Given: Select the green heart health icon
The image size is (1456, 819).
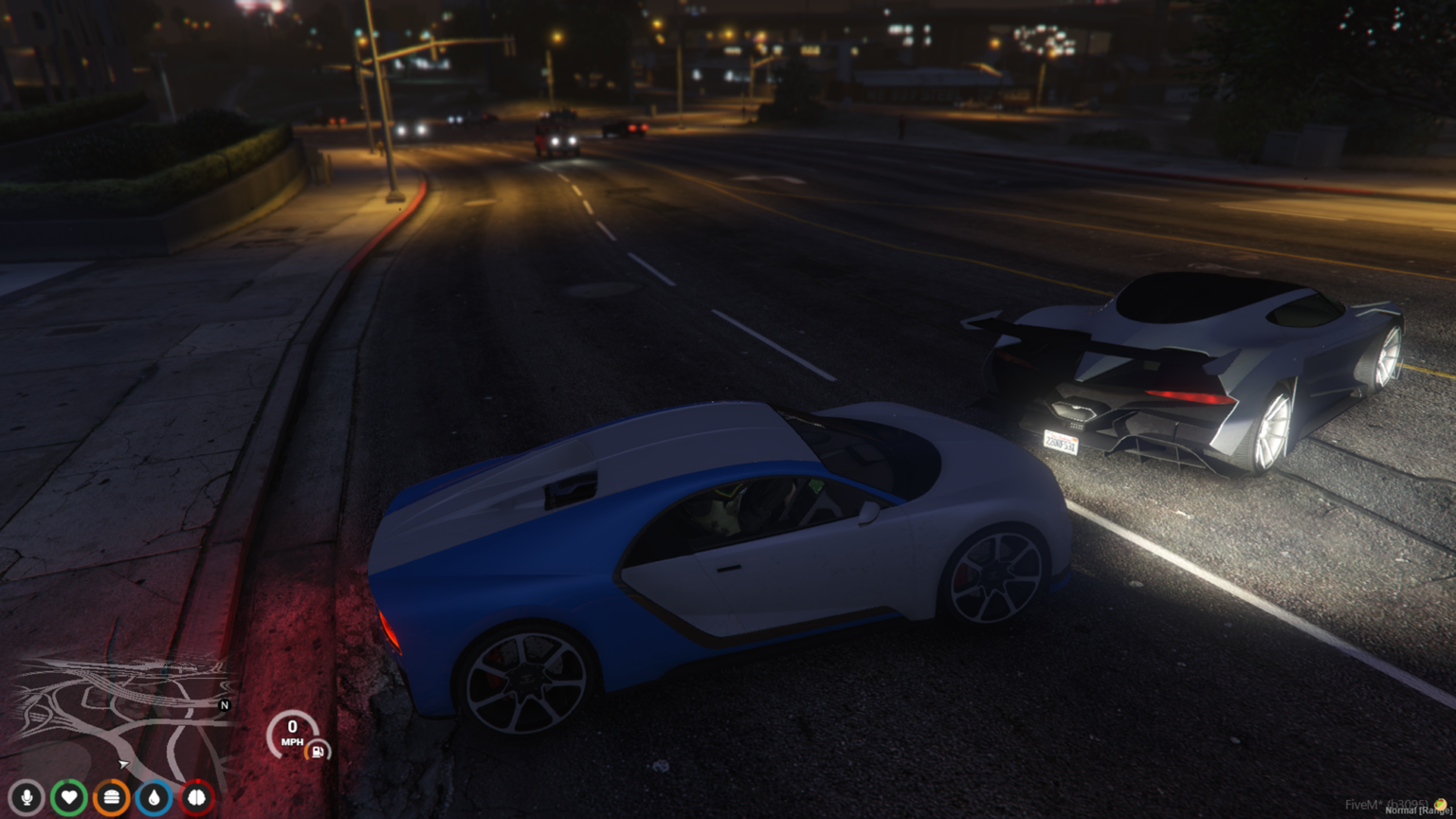Looking at the screenshot, I should click(69, 797).
